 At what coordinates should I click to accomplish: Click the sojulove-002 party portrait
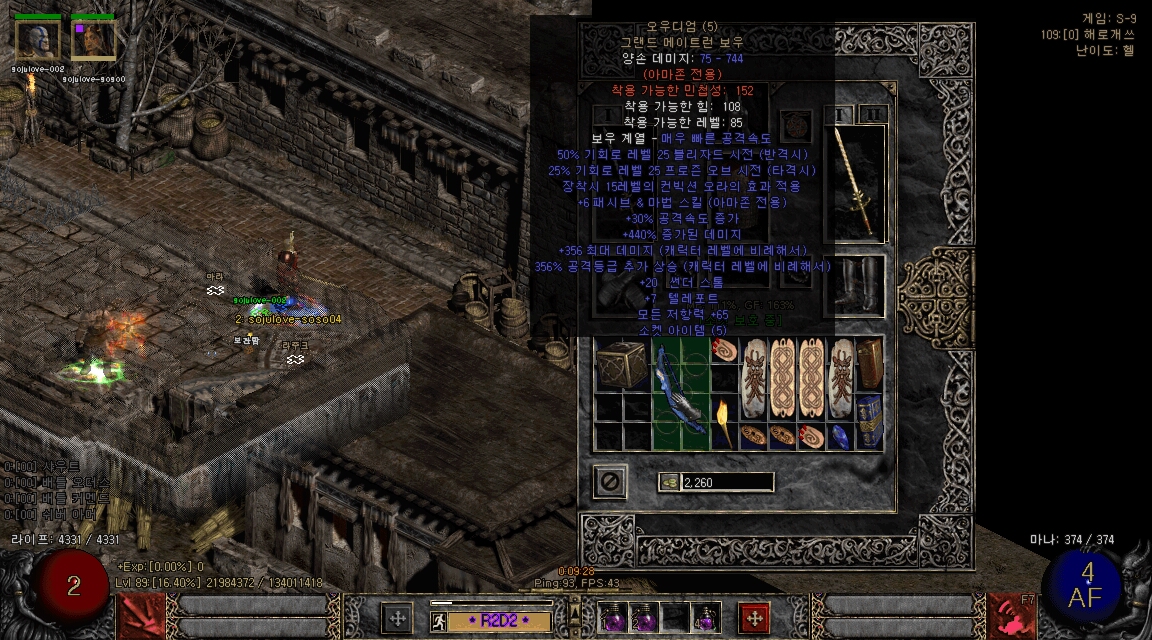tap(37, 41)
